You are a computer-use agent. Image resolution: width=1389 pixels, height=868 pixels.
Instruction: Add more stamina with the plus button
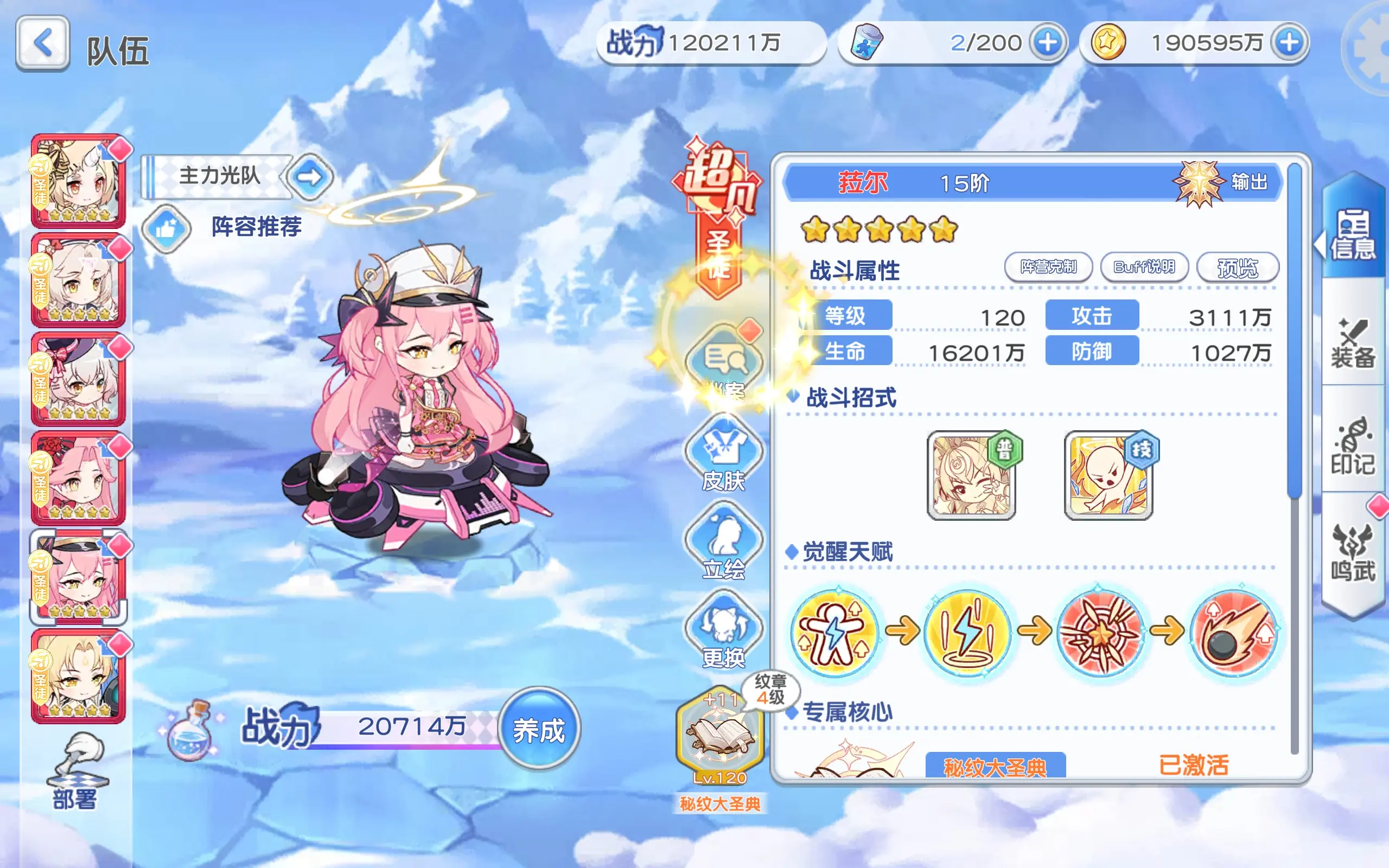click(1048, 42)
